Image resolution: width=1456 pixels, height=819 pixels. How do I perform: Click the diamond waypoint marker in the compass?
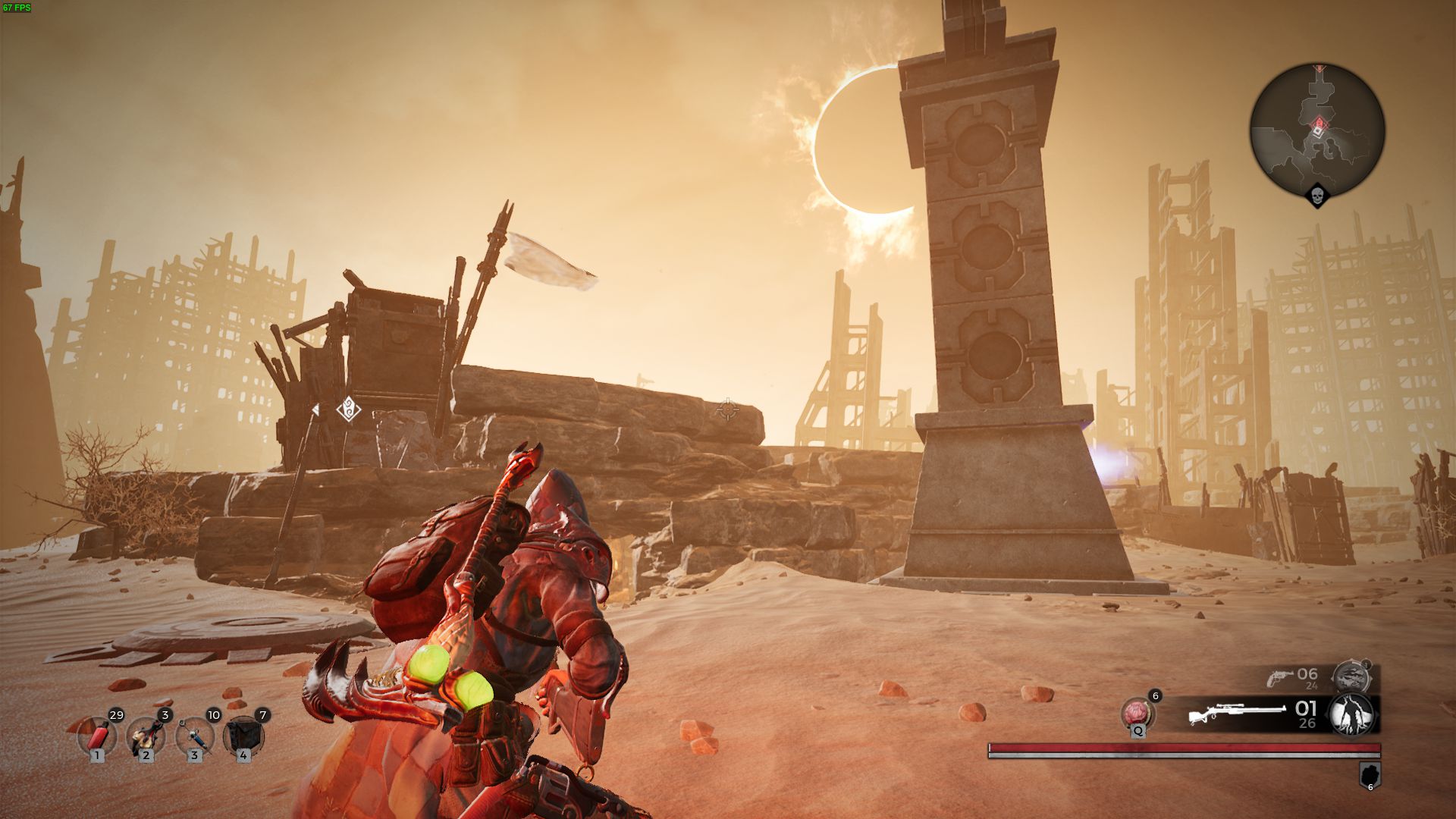point(348,409)
